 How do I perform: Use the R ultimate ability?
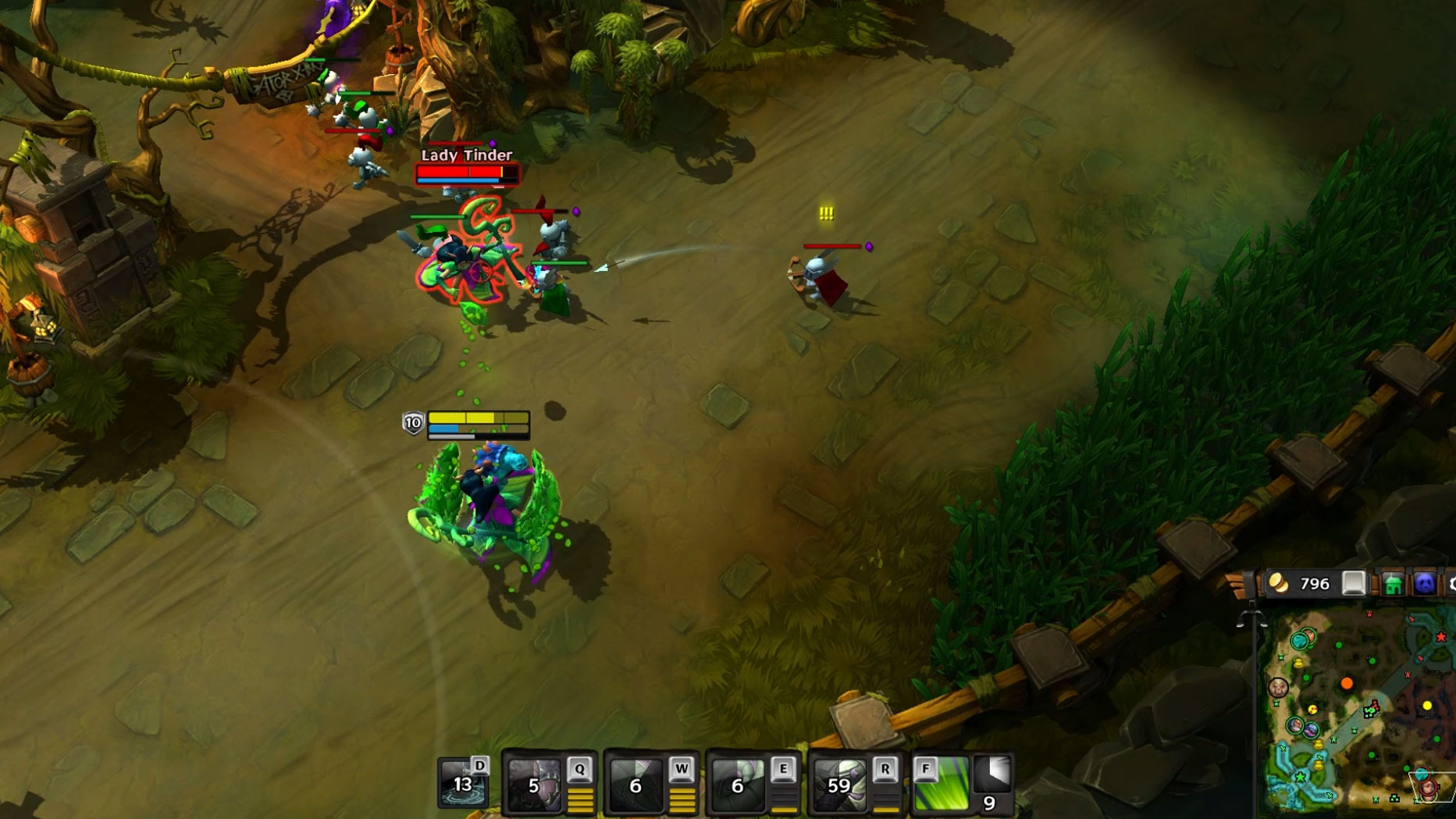(840, 783)
